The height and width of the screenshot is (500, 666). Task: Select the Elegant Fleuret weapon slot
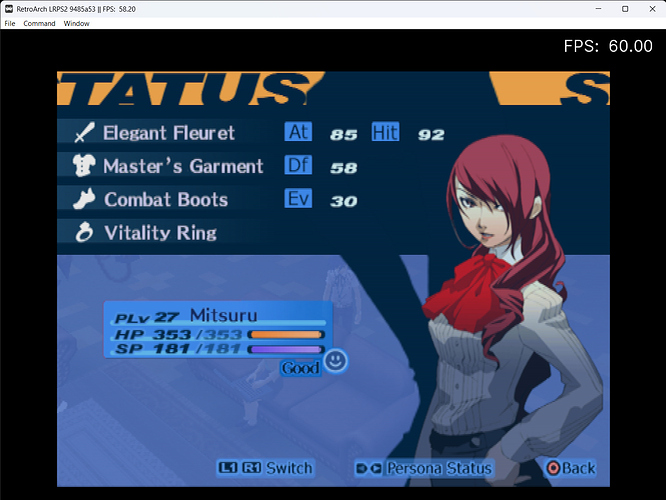point(168,133)
